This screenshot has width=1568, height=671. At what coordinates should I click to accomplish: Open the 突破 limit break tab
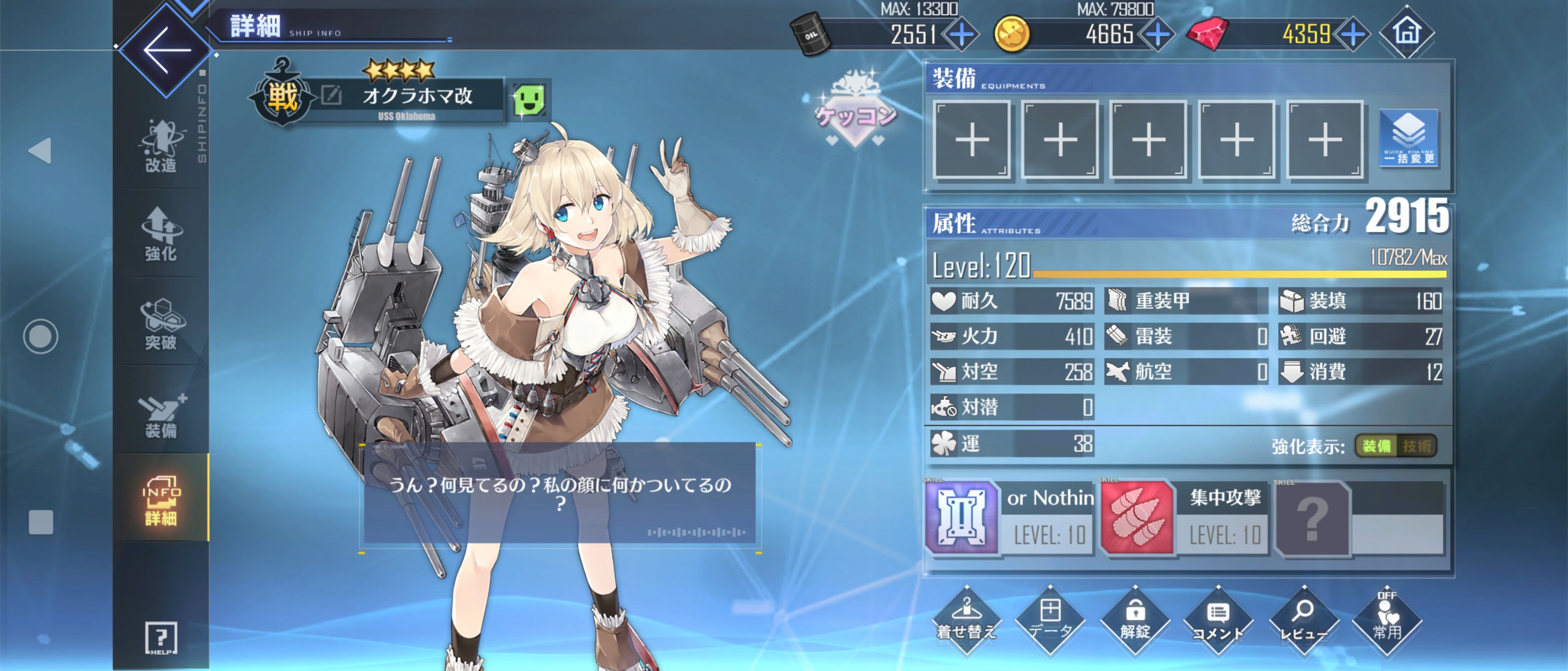(x=161, y=324)
